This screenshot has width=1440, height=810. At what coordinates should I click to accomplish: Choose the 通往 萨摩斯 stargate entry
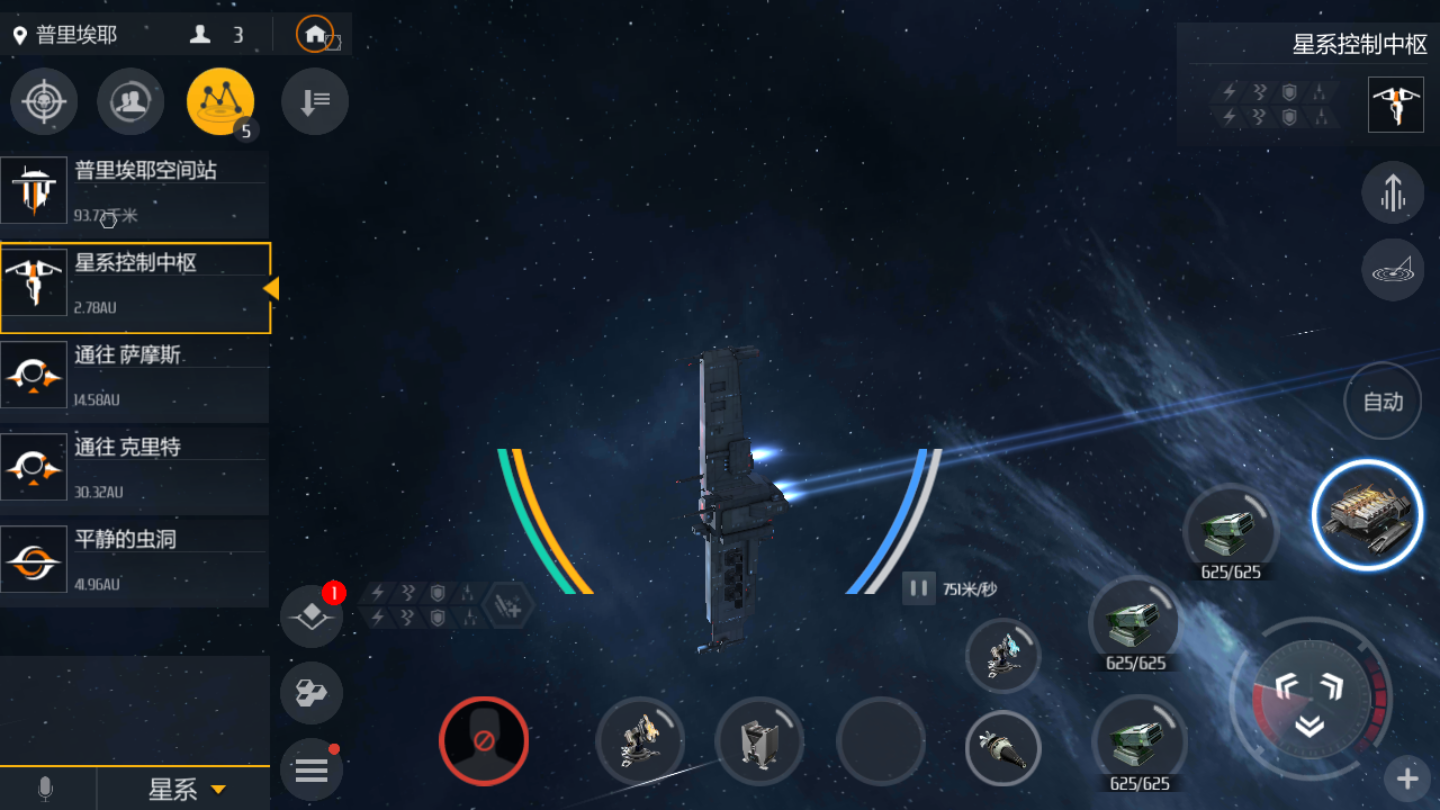[x=135, y=376]
